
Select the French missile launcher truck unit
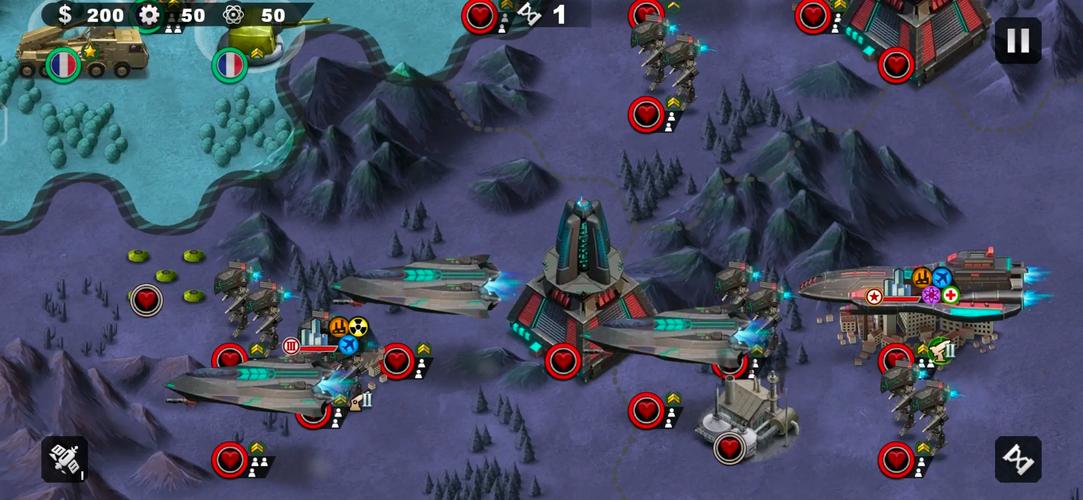[x=85, y=48]
